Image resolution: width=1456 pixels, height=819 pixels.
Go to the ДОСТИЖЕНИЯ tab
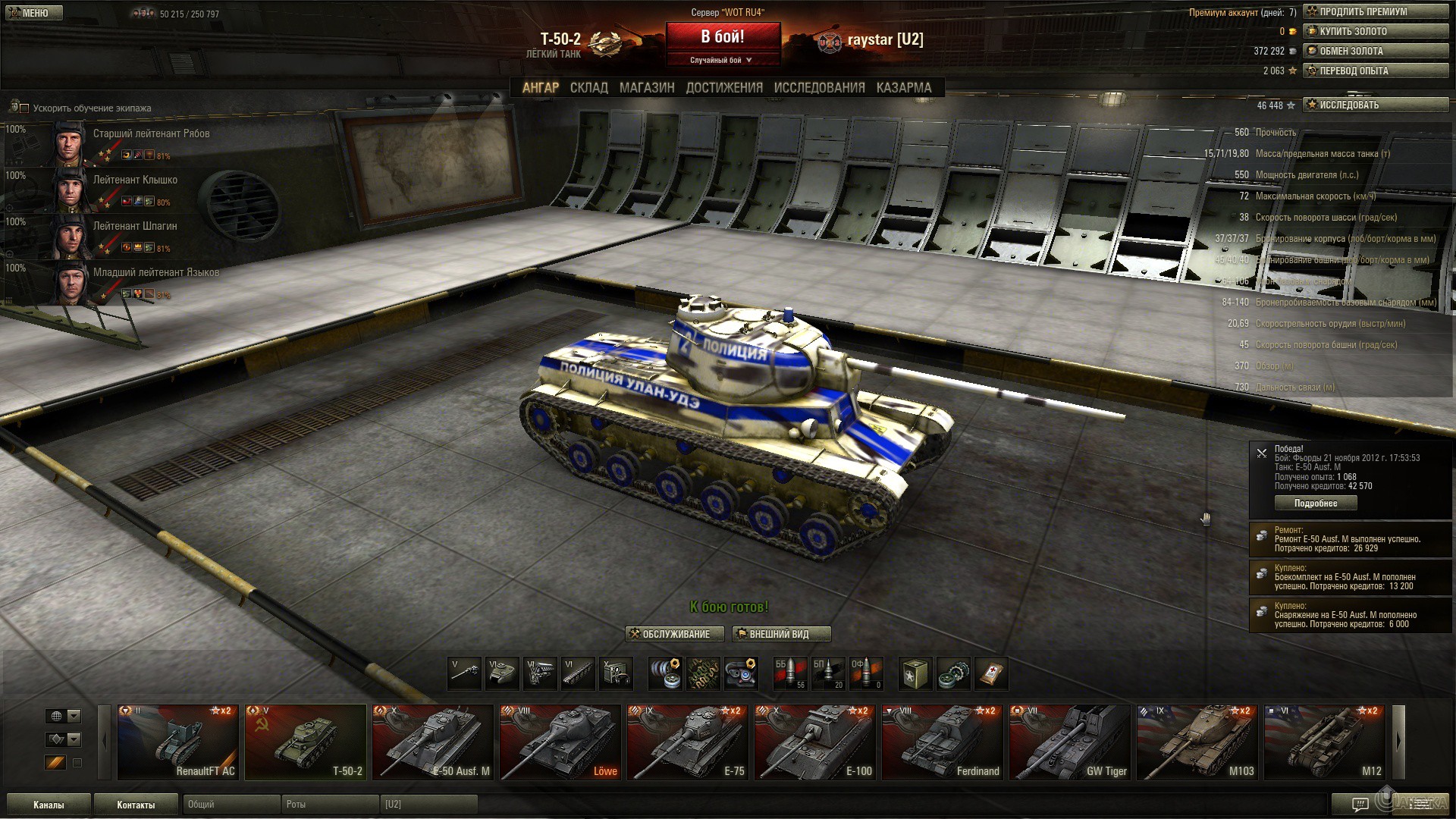[x=724, y=88]
